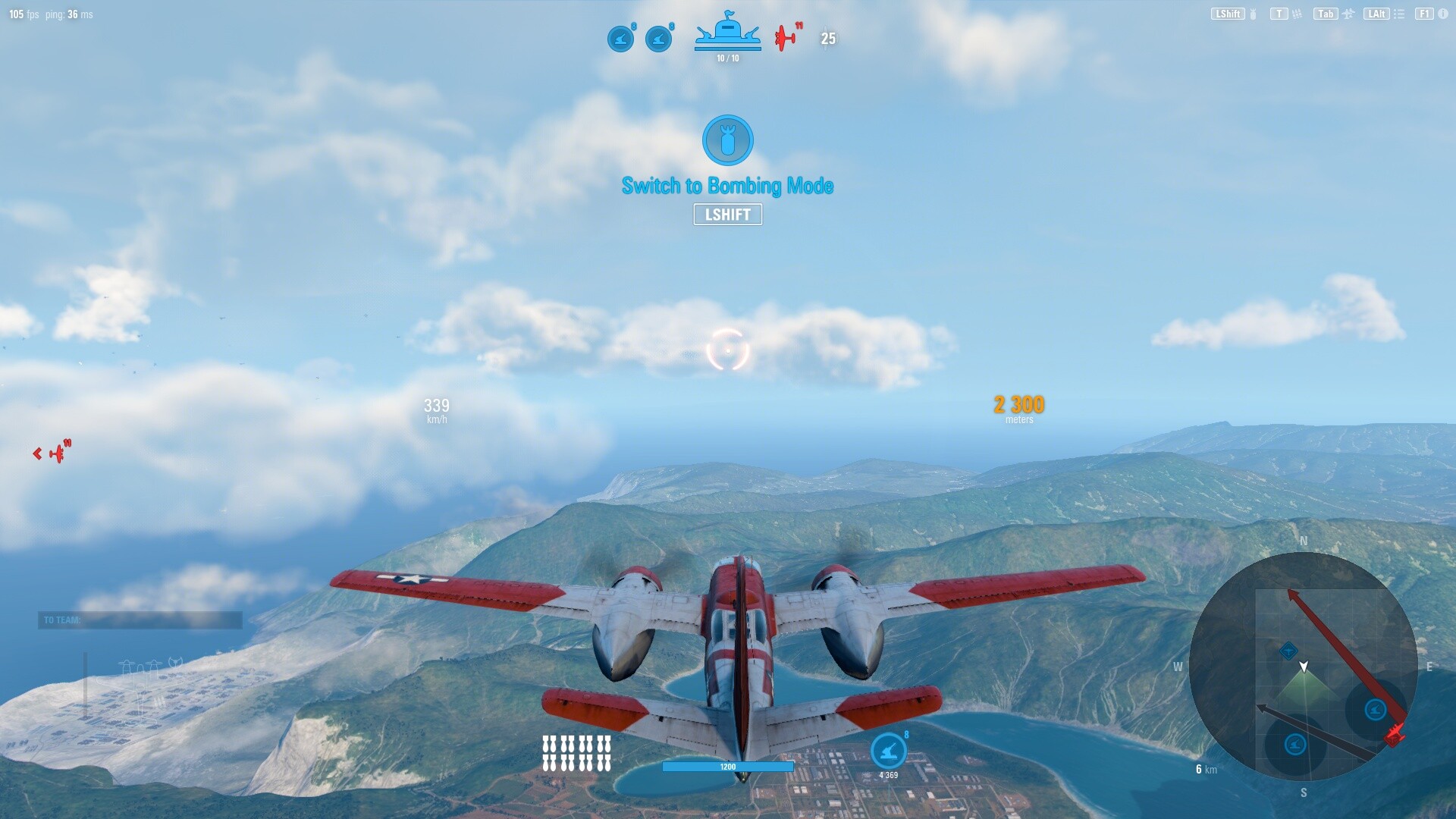
Task: Select the bomb payload icon next to LShift hint
Action: click(1253, 14)
